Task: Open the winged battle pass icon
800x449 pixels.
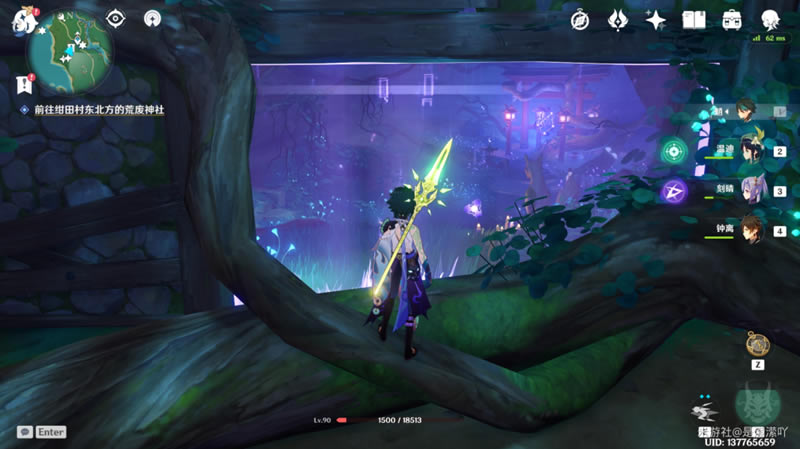Action: tap(618, 20)
